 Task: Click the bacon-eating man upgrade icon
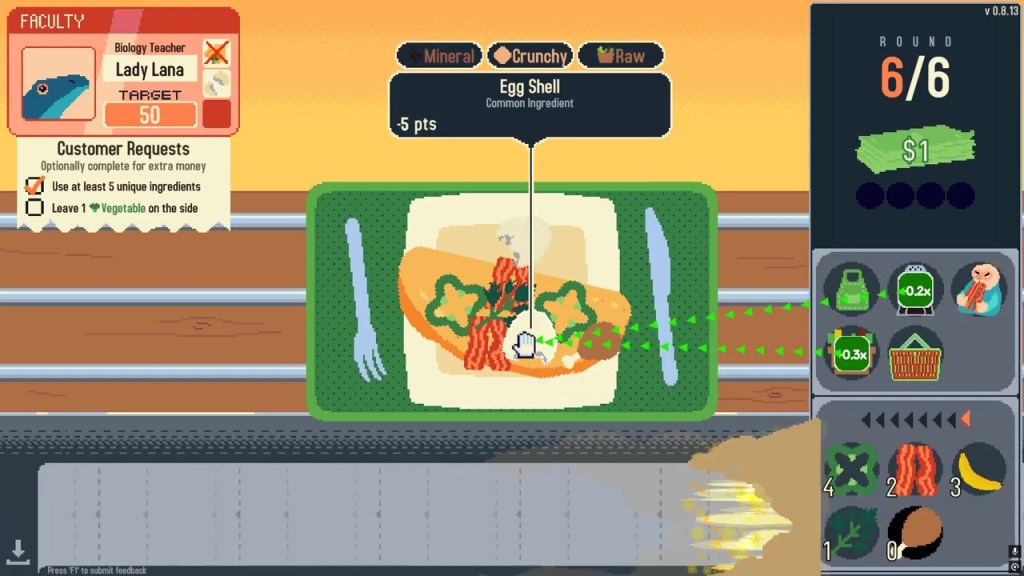pyautogui.click(x=977, y=290)
